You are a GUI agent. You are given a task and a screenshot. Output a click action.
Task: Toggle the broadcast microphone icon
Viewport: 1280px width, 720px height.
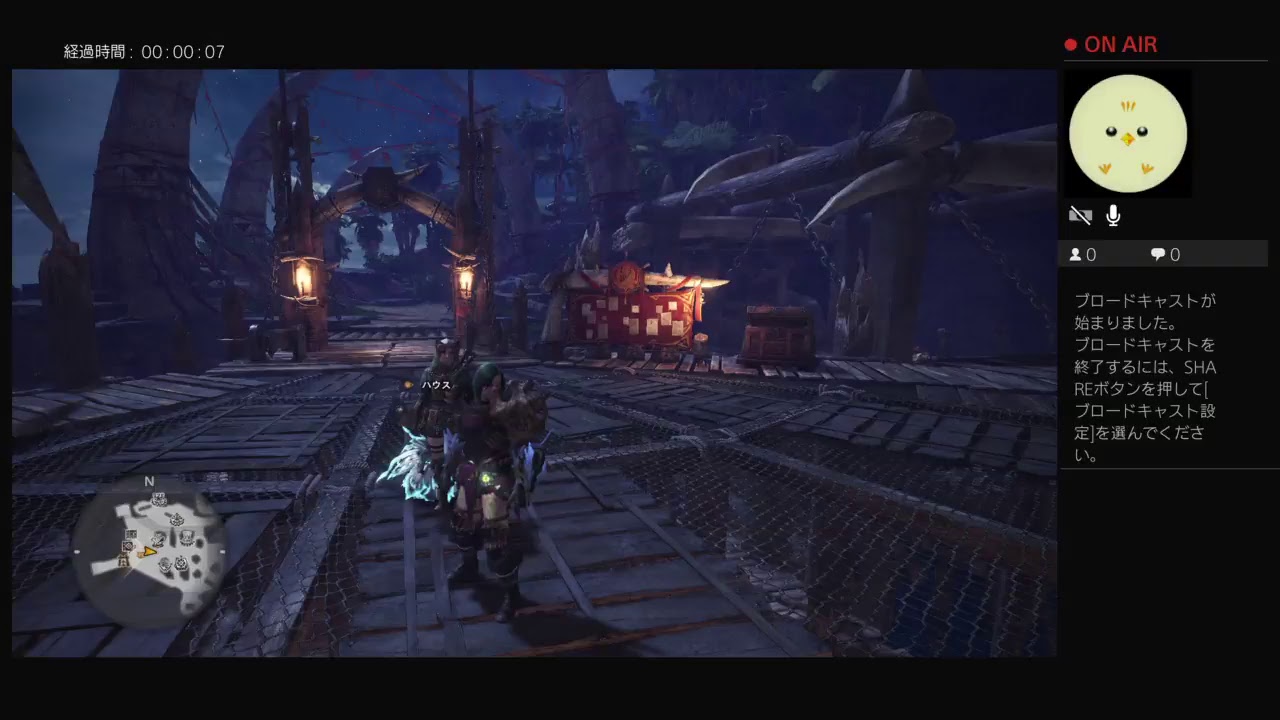click(x=1113, y=215)
